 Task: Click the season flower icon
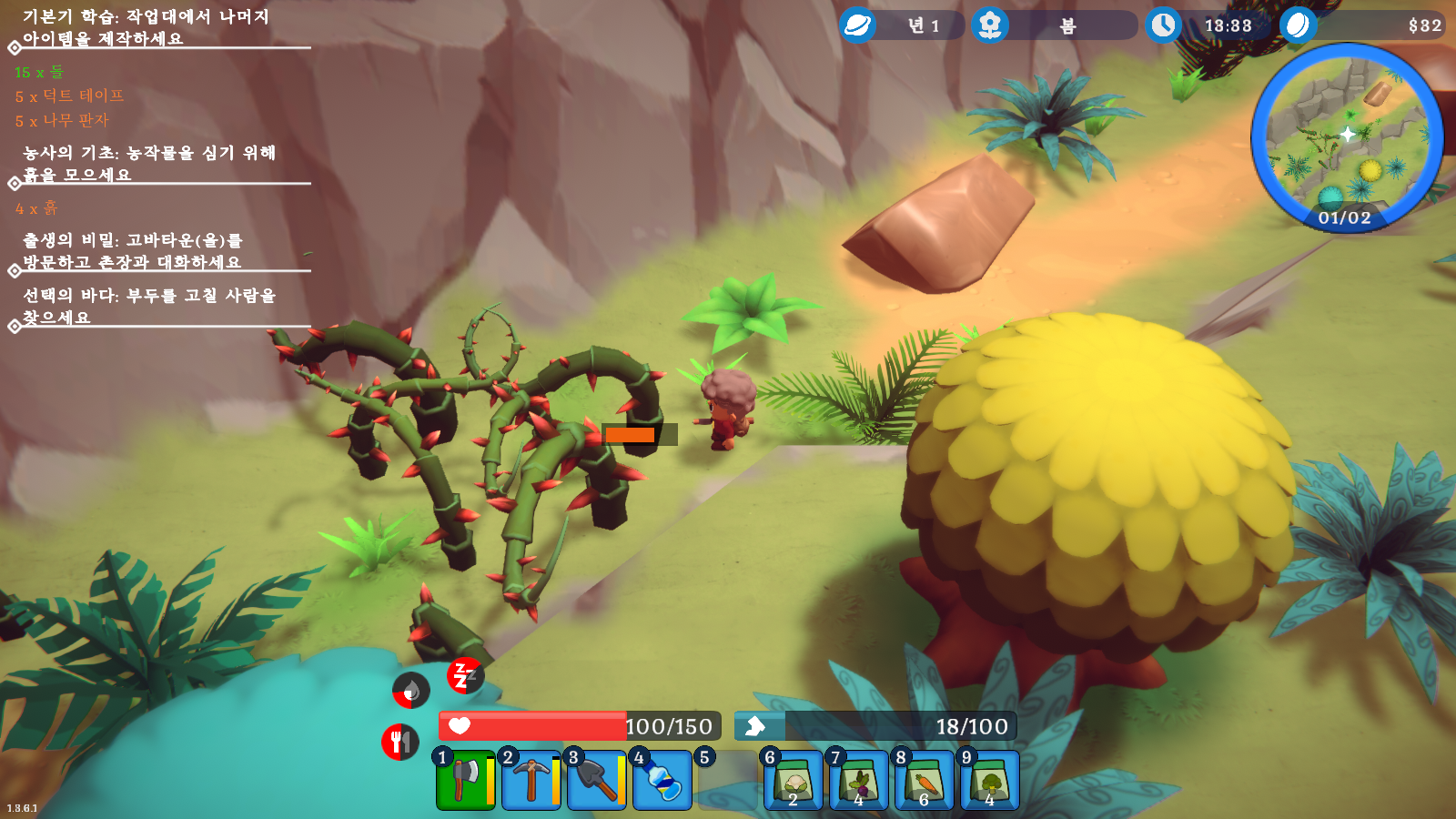point(990,25)
